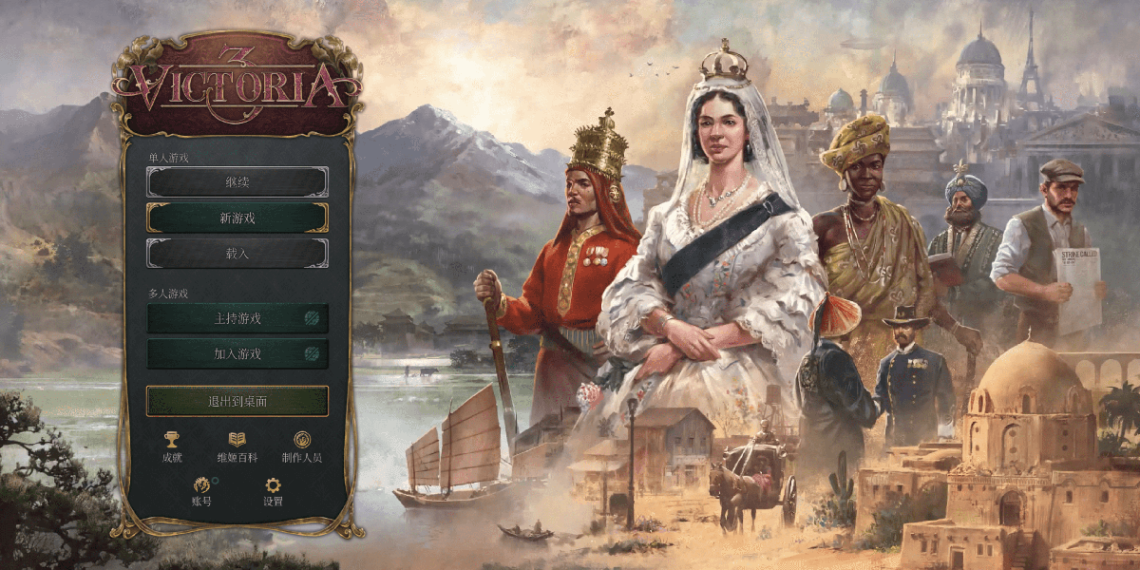
Task: Open the settings gear (设置)
Action: pos(273,487)
